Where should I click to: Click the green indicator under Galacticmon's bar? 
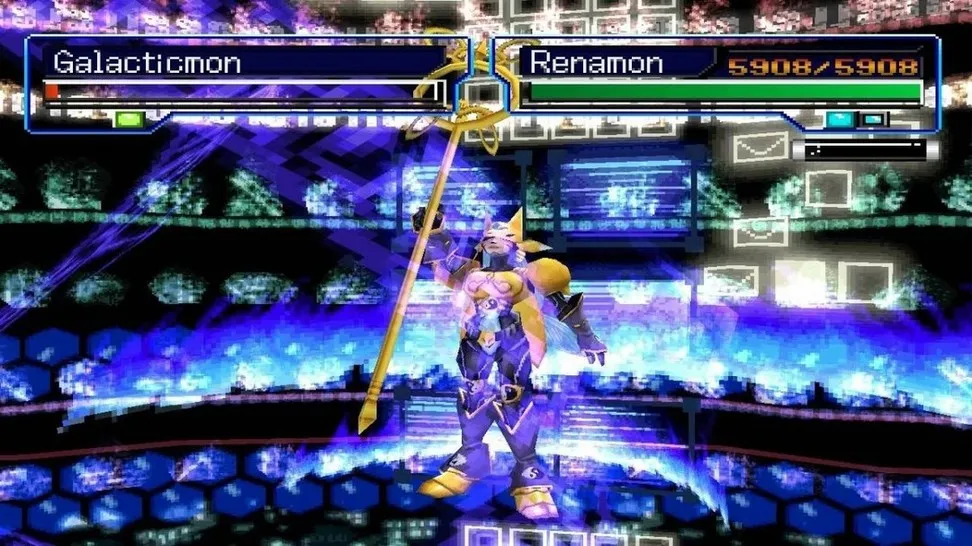(130, 120)
